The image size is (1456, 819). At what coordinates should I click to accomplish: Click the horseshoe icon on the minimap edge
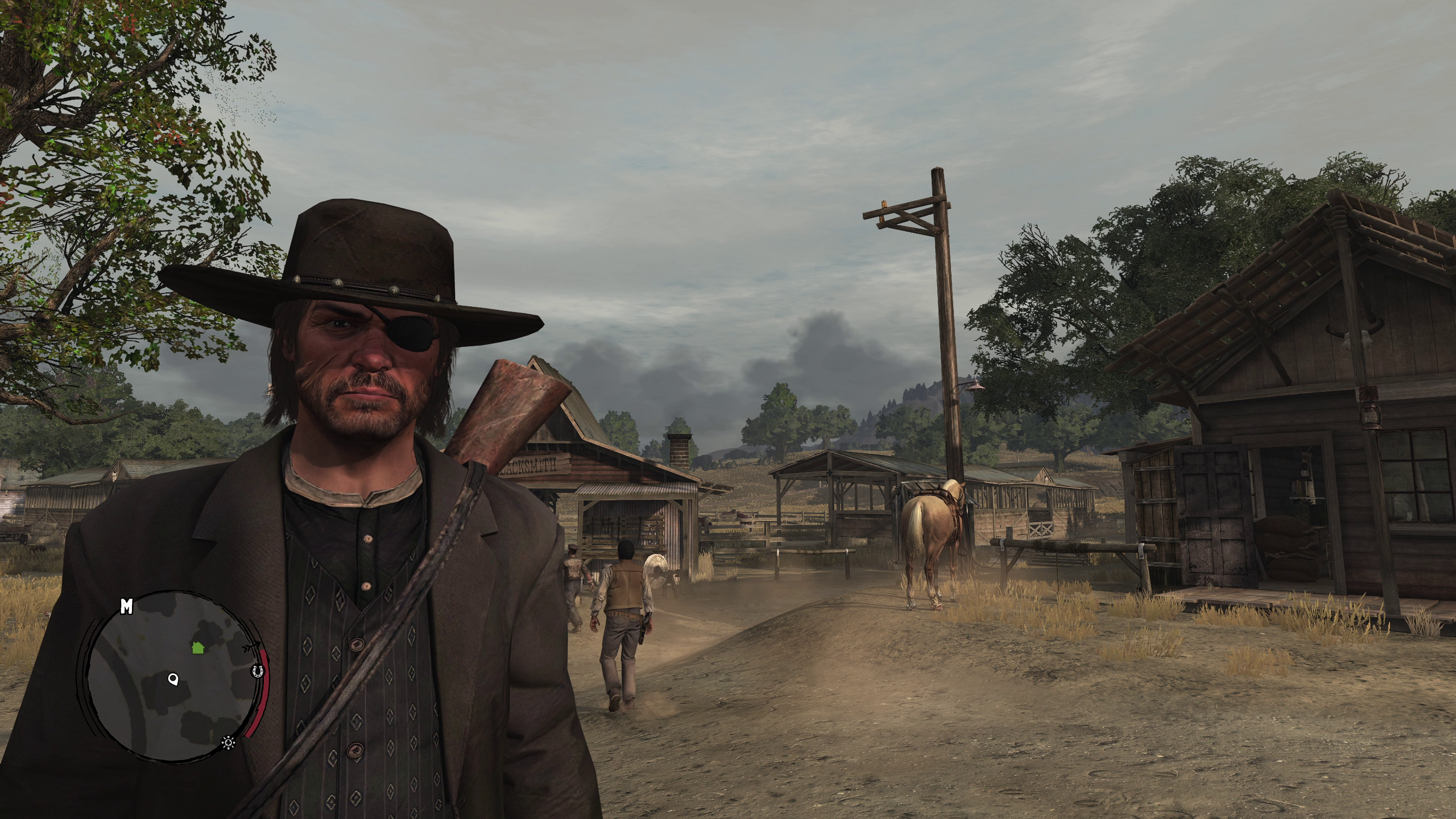coord(258,672)
